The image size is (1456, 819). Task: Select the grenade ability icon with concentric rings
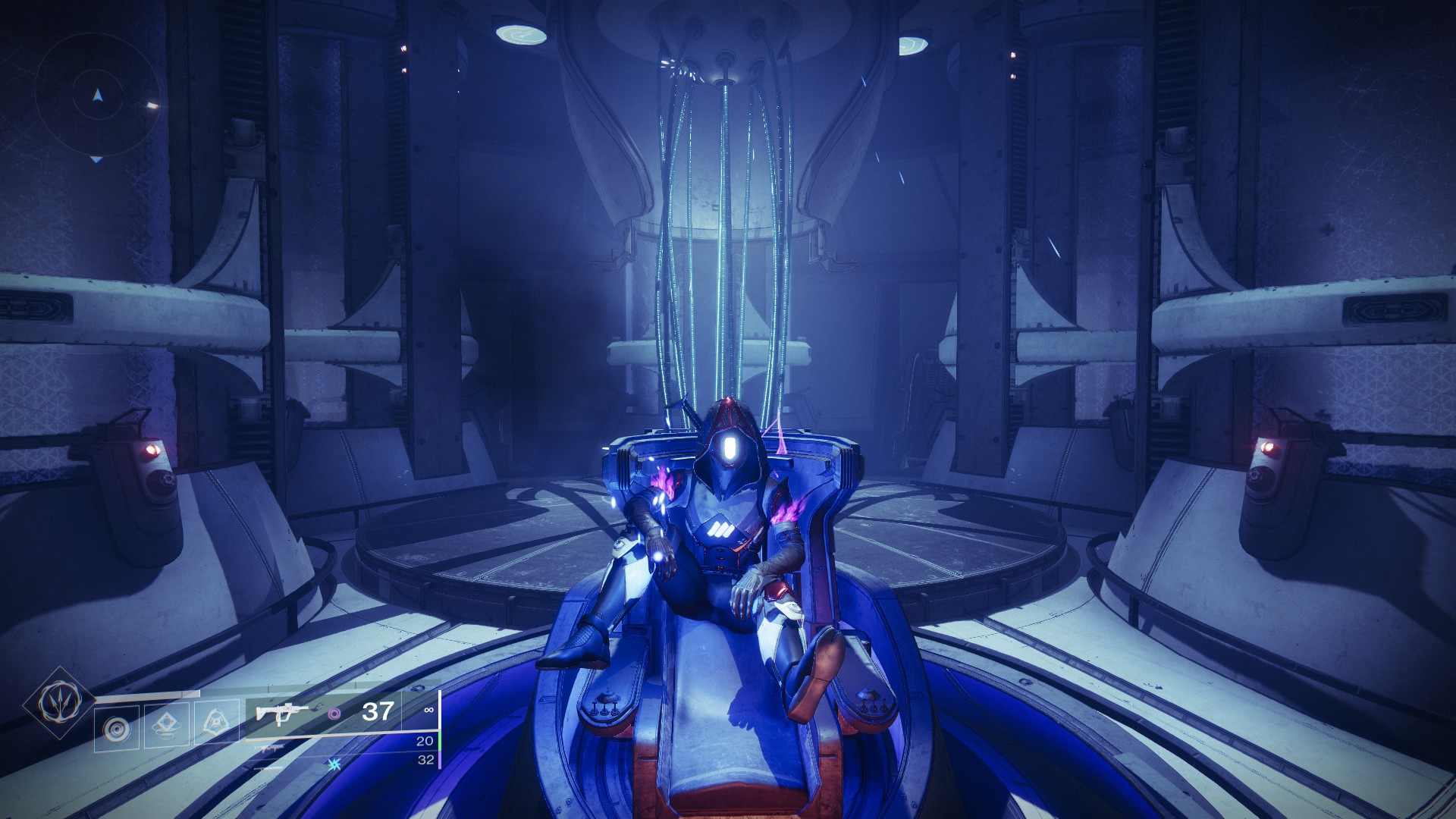(x=117, y=729)
